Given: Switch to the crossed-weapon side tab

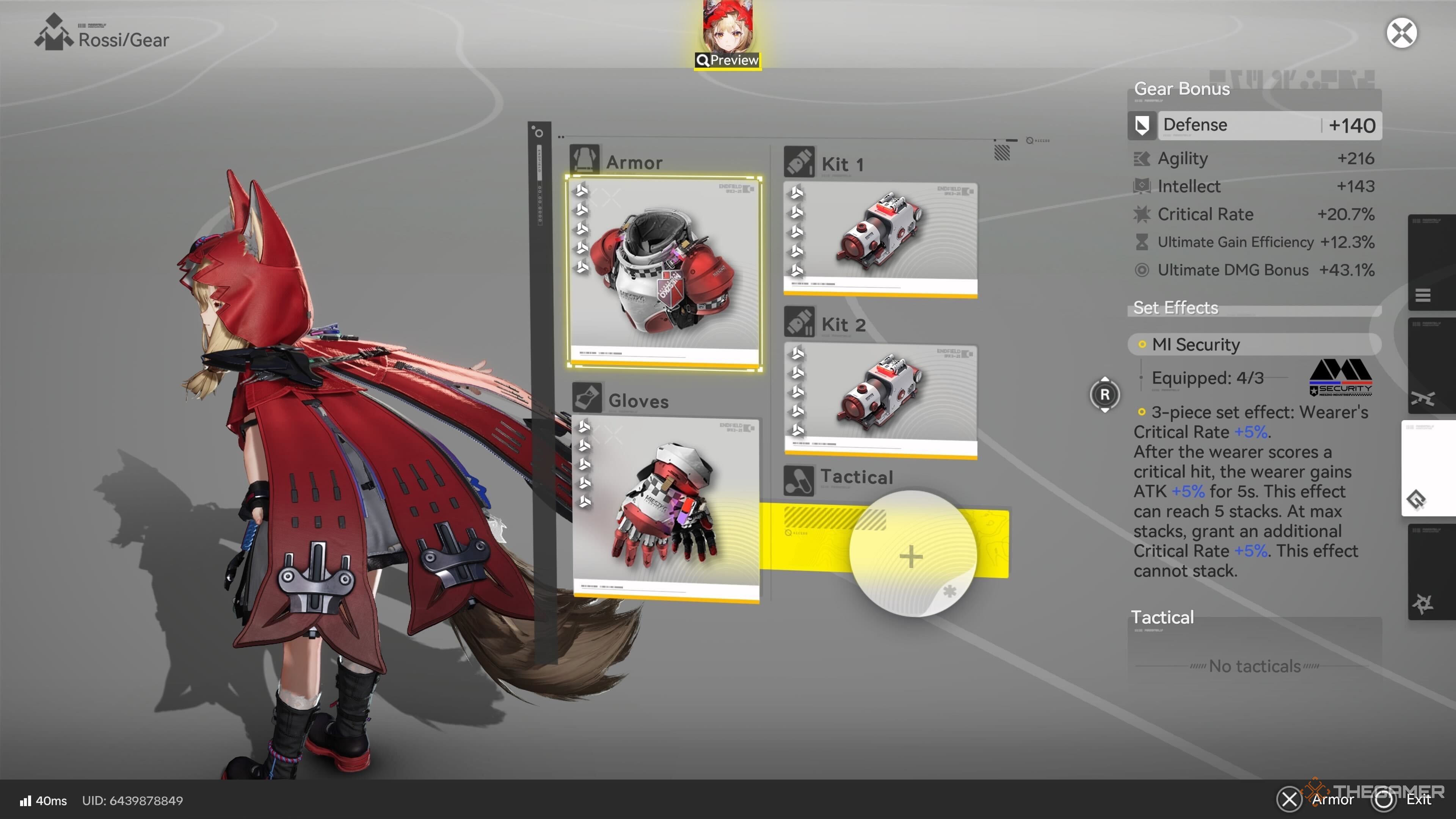Looking at the screenshot, I should tap(1423, 398).
